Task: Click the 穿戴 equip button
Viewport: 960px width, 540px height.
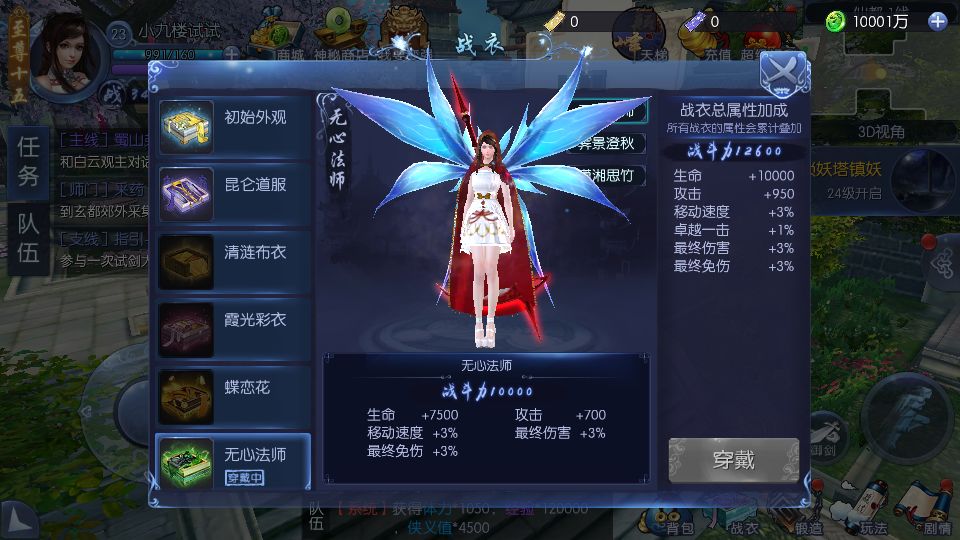Action: pyautogui.click(x=733, y=461)
